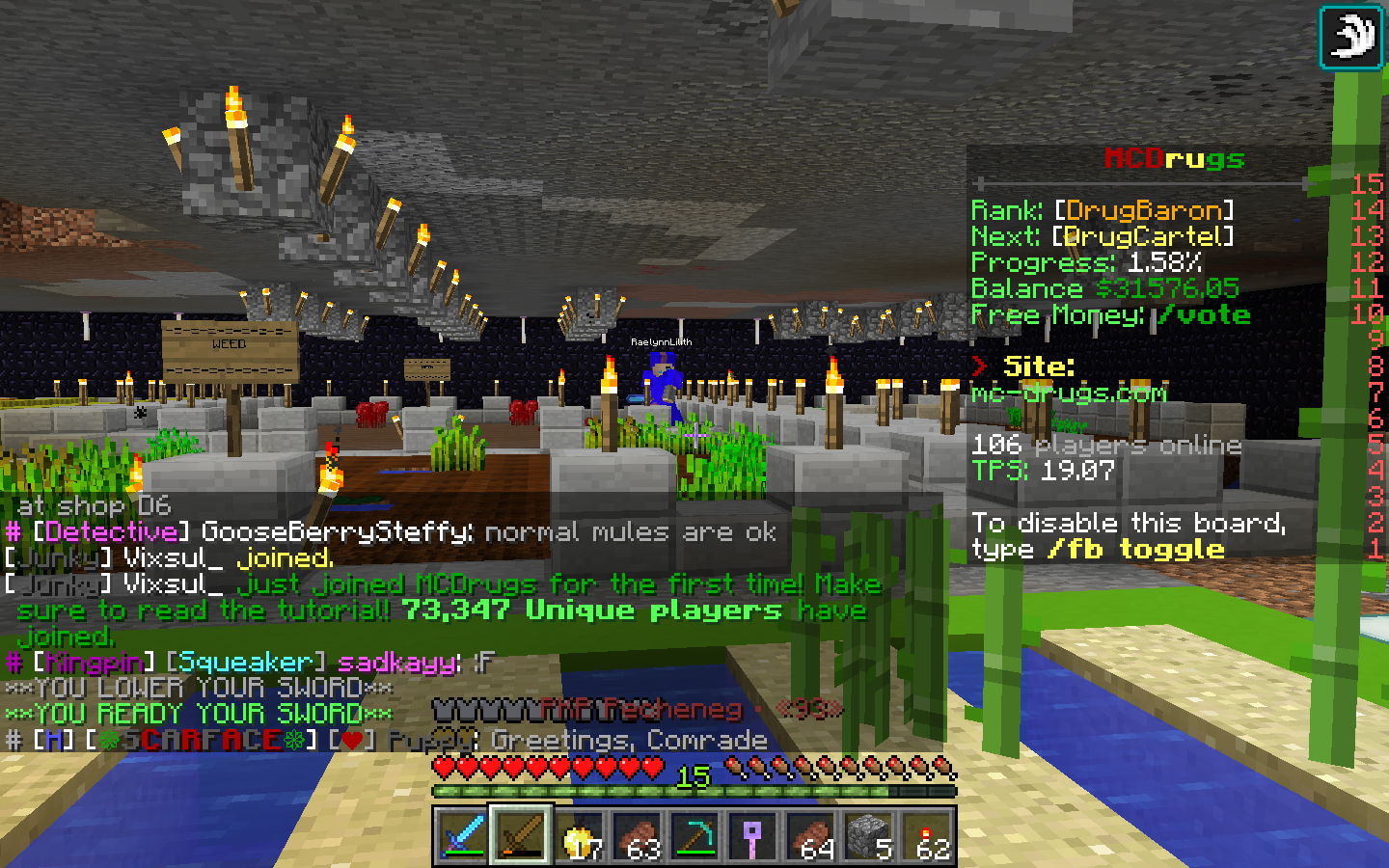This screenshot has width=1389, height=868.
Task: Click the white wing status effect icon
Action: point(1350,37)
